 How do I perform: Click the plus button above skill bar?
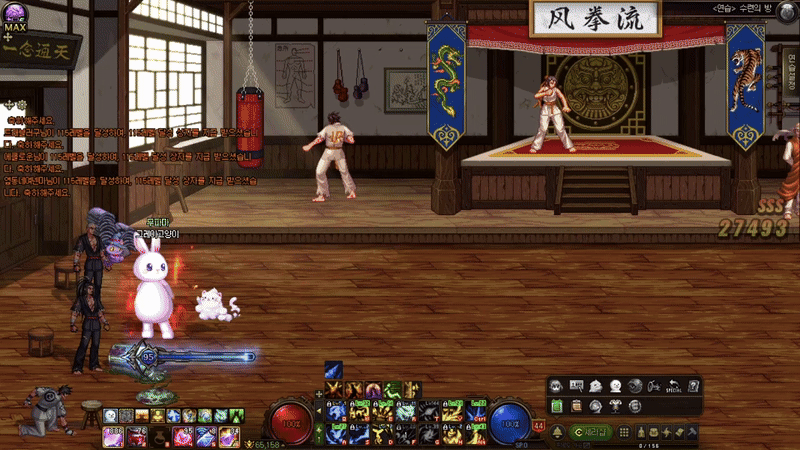319,393
